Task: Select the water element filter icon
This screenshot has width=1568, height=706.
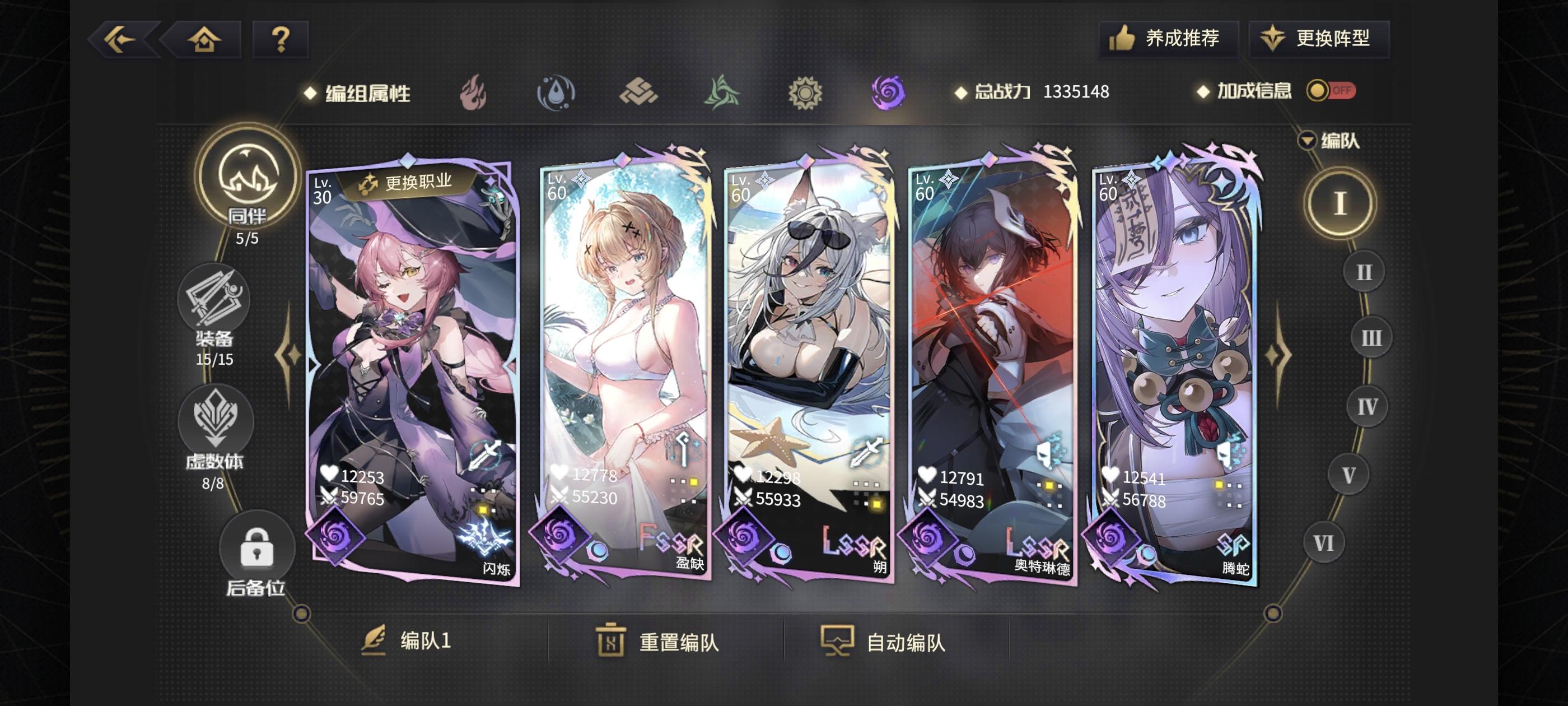Action: [x=558, y=92]
